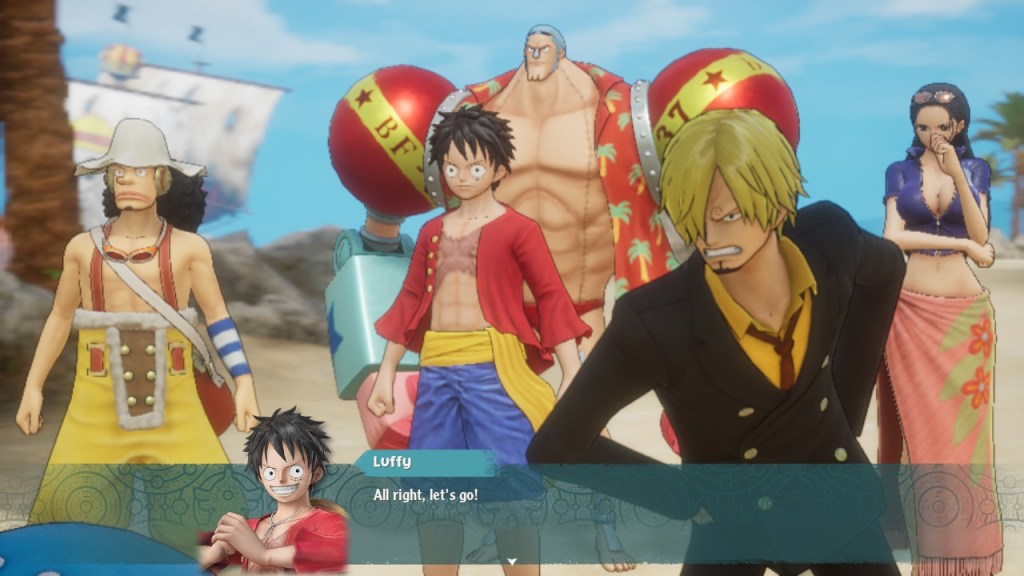Viewport: 1024px width, 576px height.
Task: Click the dialogue continue arrow
Action: (x=512, y=562)
